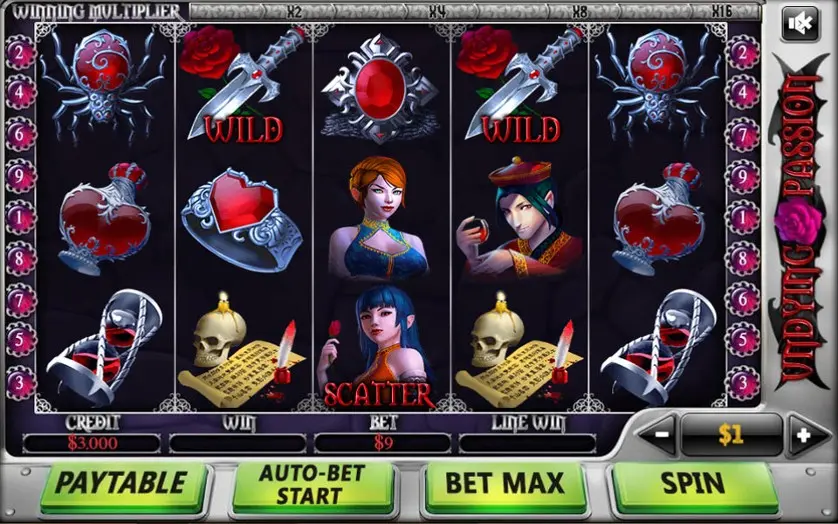
Task: Choose the Bet Max button
Action: point(504,484)
